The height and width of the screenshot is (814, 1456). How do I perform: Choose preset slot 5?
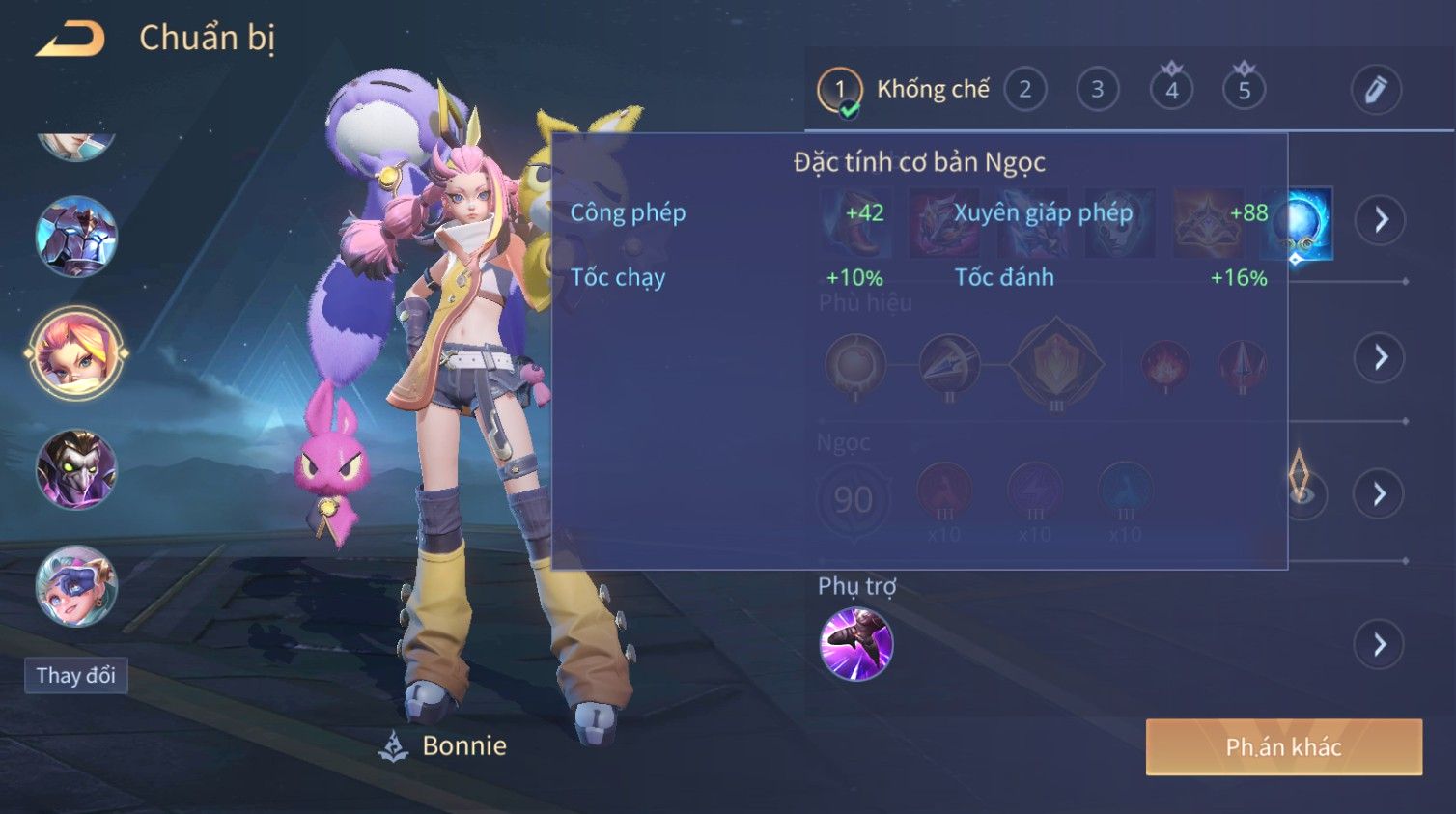click(1245, 90)
